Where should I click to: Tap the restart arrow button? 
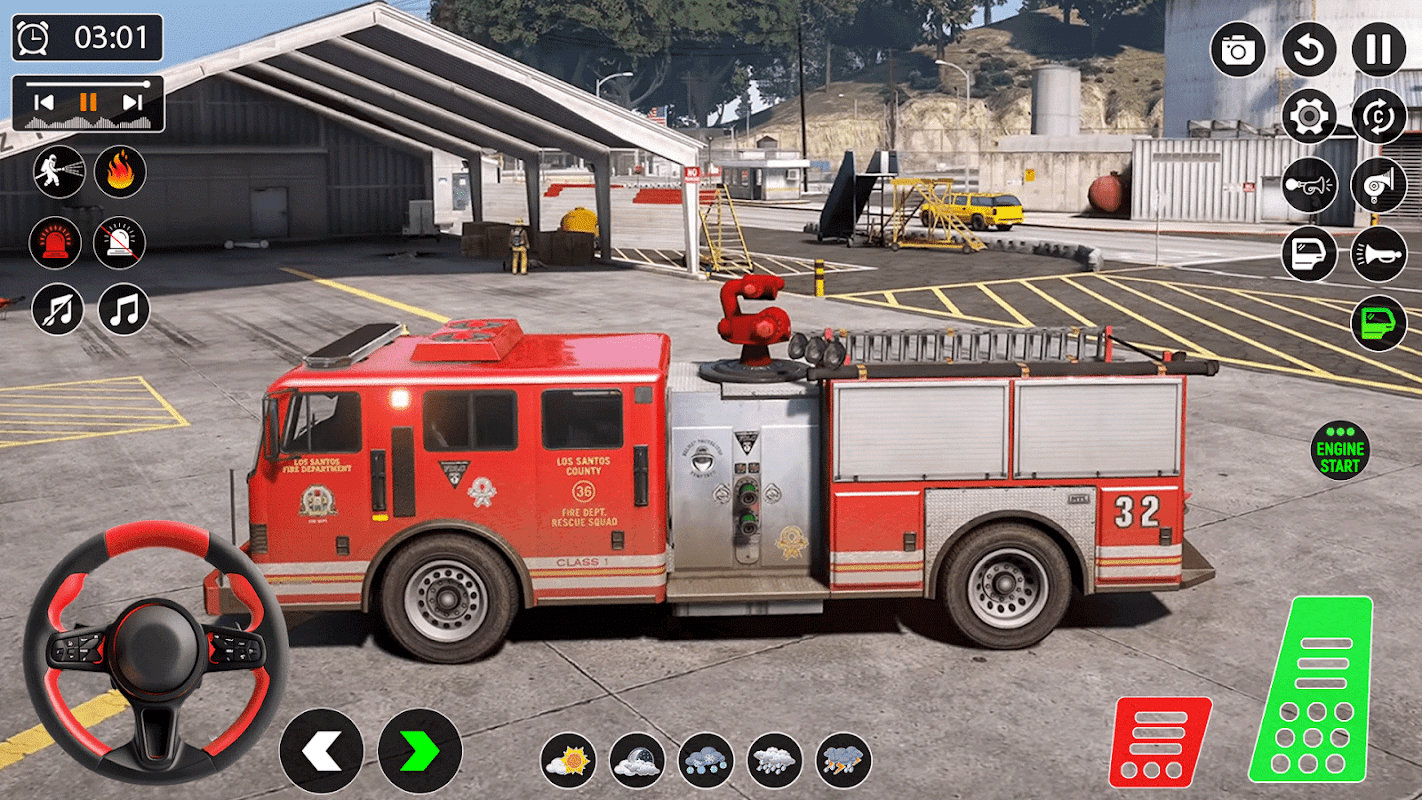(1309, 49)
